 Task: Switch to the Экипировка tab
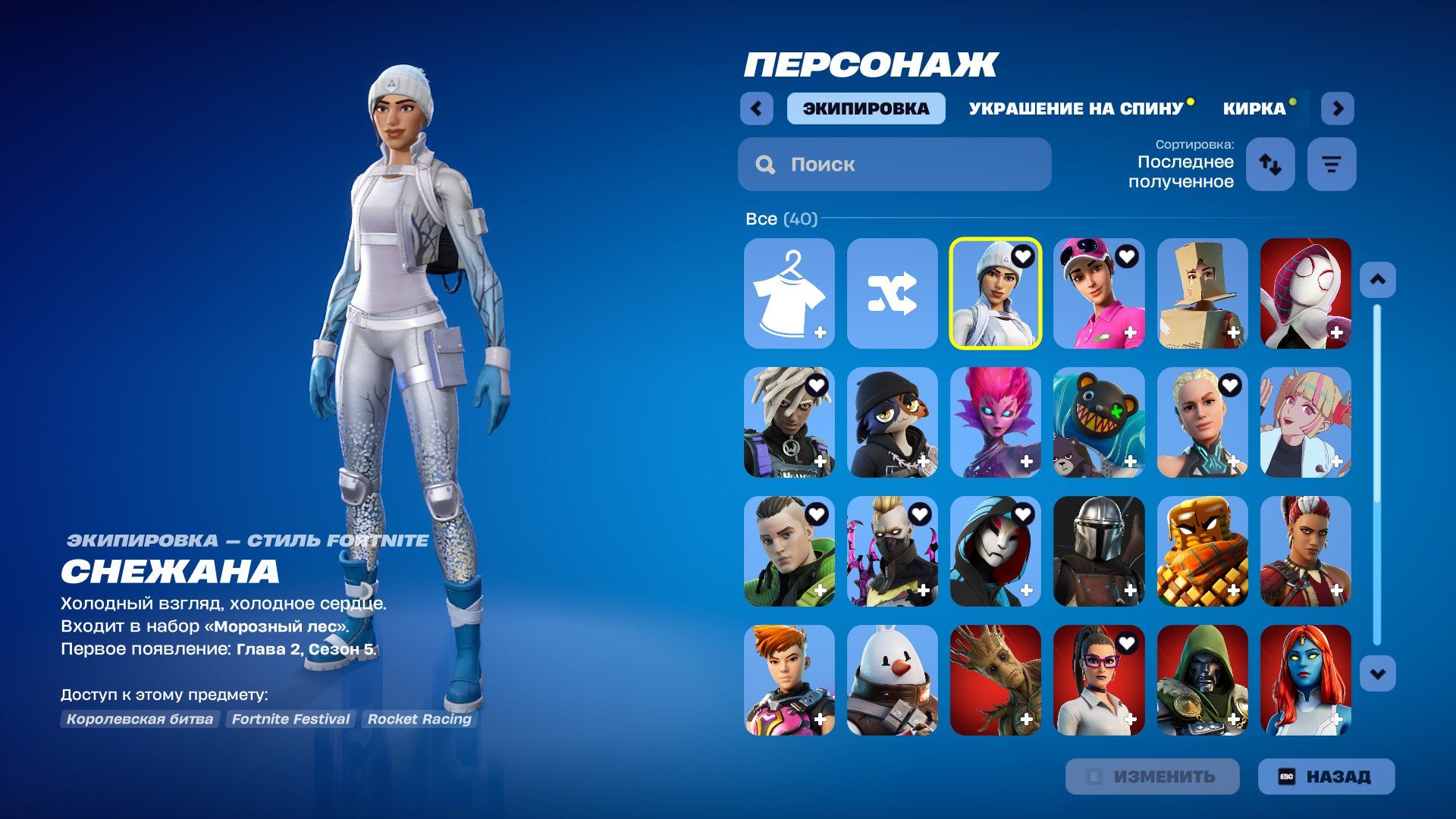click(865, 108)
